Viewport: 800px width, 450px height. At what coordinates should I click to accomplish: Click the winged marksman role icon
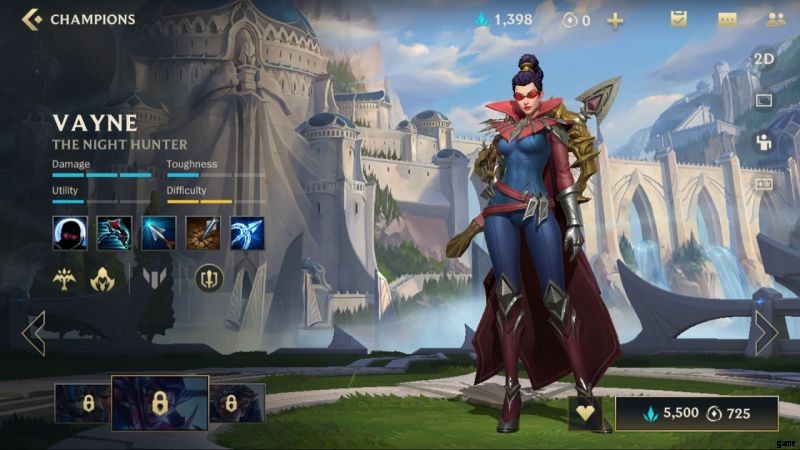click(x=65, y=279)
